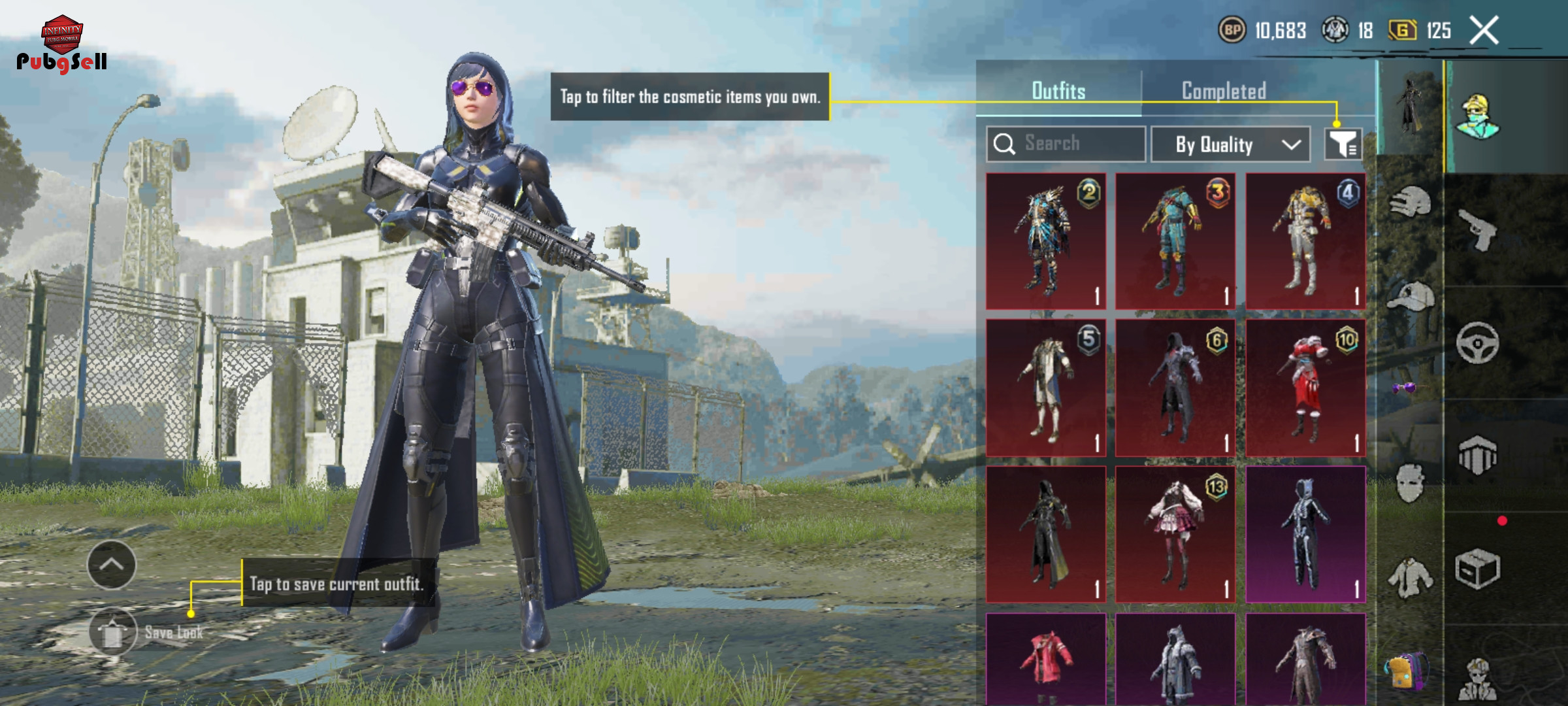The image size is (1568, 706).
Task: Open the By Quality sort dropdown
Action: 1230,144
